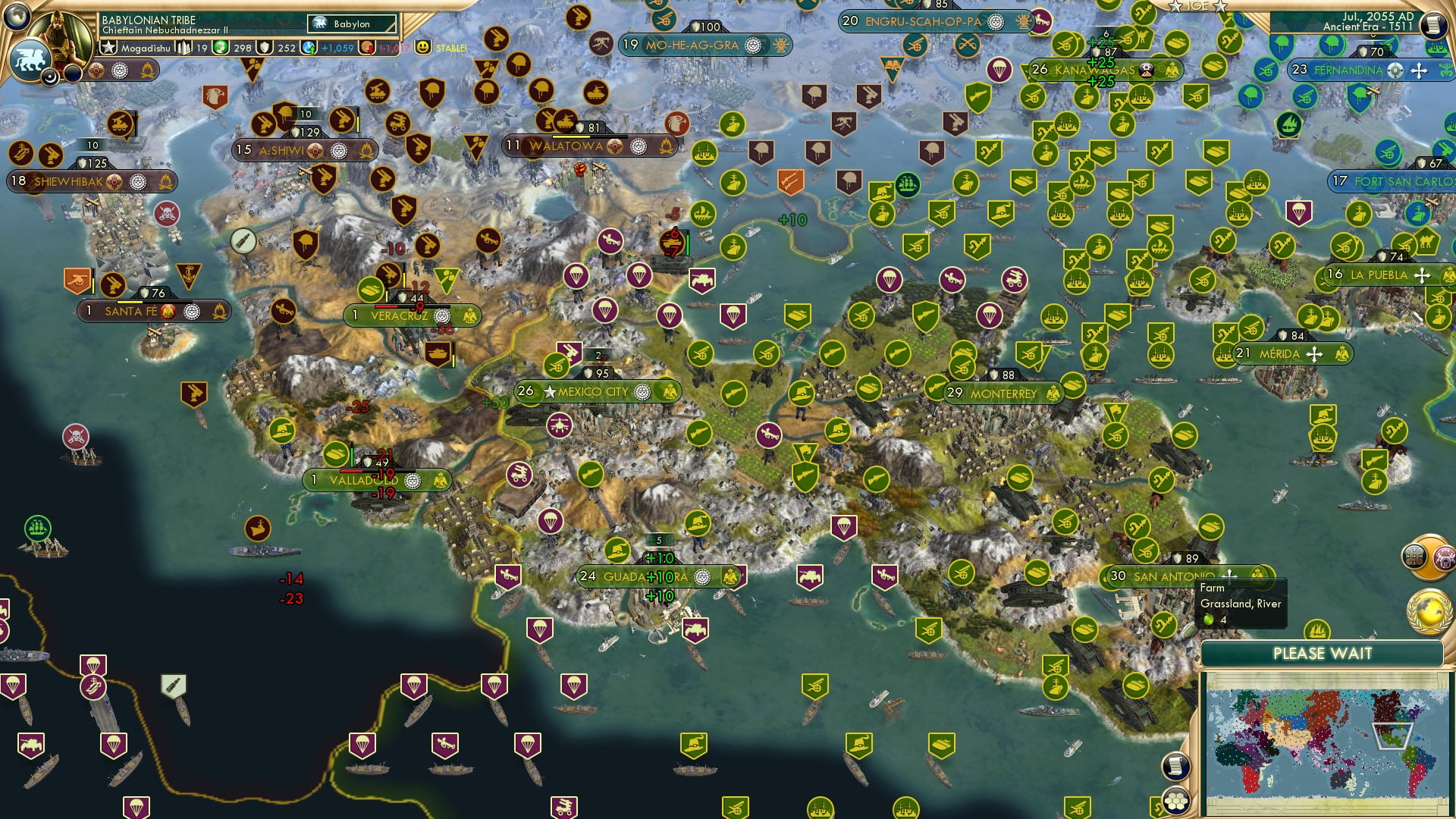Viewport: 1456px width, 819px height.
Task: Toggle the crescent moon icon under the portrait
Action: click(x=49, y=75)
